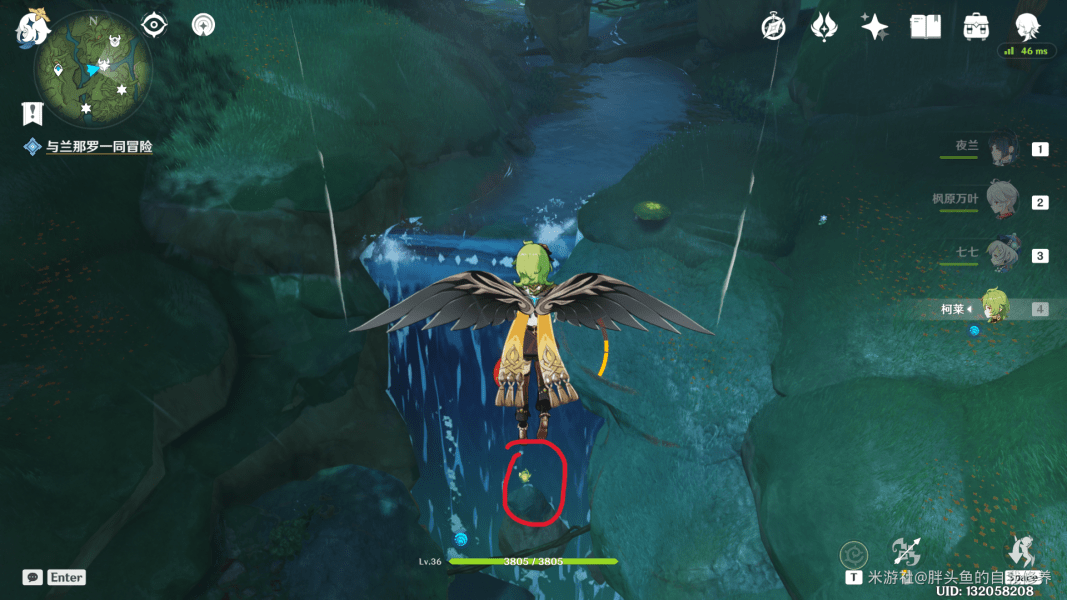Screen dimensions: 1067x600
Task: Open the quest banner with exclamation mark
Action: (x=32, y=112)
